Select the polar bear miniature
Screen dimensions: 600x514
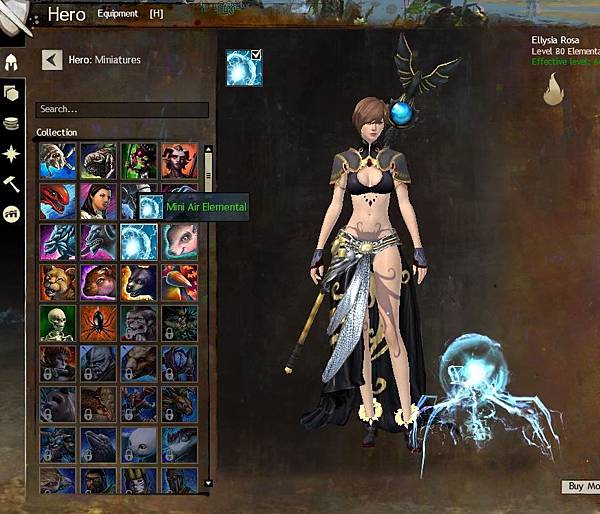(x=139, y=444)
